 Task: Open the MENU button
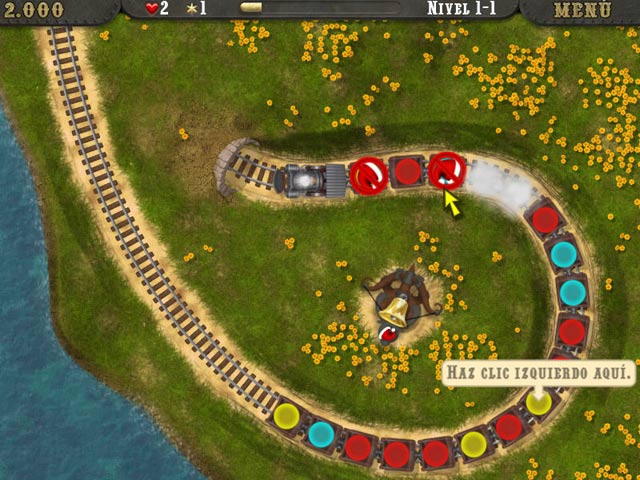[x=582, y=10]
